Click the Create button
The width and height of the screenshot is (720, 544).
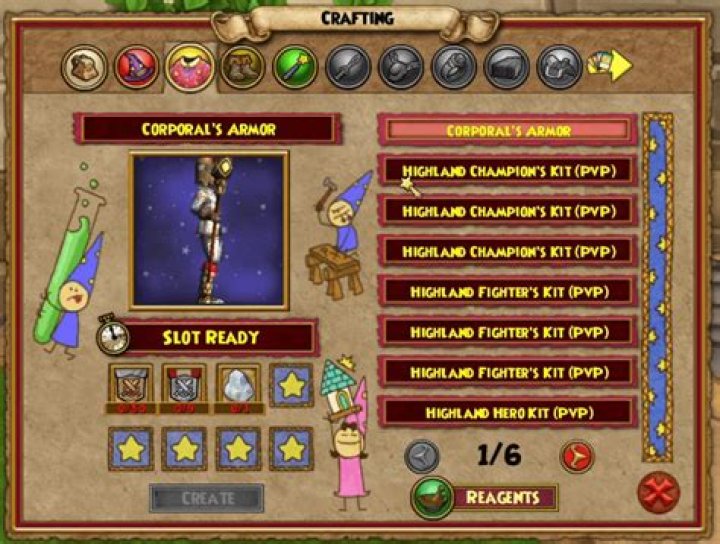pyautogui.click(x=207, y=498)
